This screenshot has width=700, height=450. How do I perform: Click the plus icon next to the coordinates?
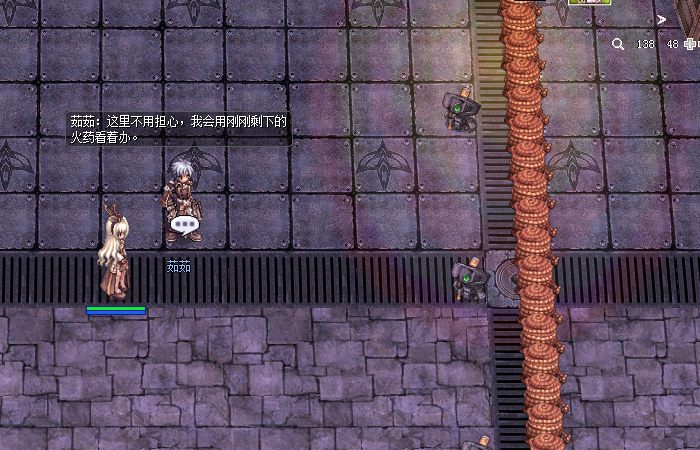click(x=690, y=44)
